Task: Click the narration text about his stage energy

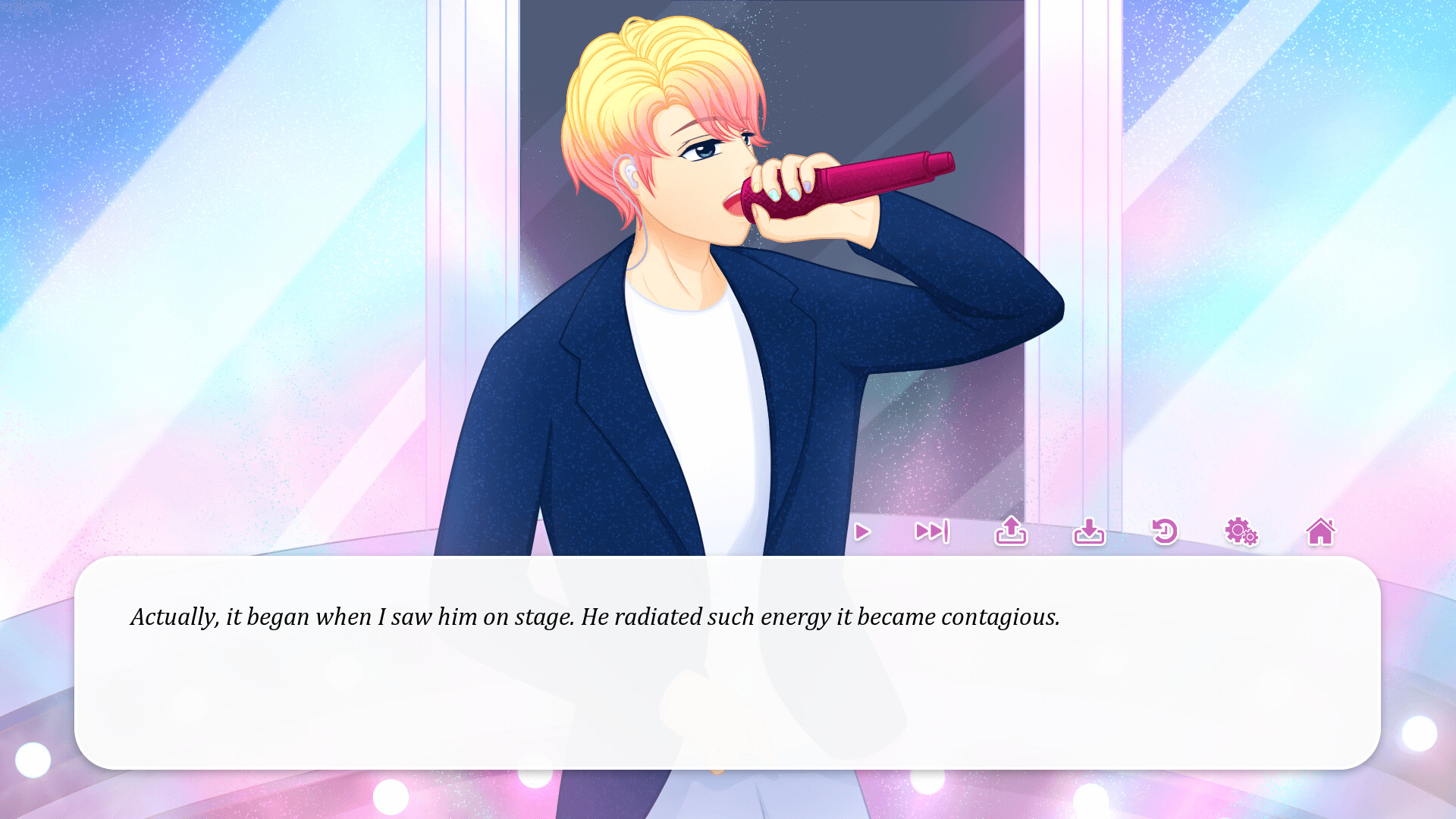Action: click(595, 617)
